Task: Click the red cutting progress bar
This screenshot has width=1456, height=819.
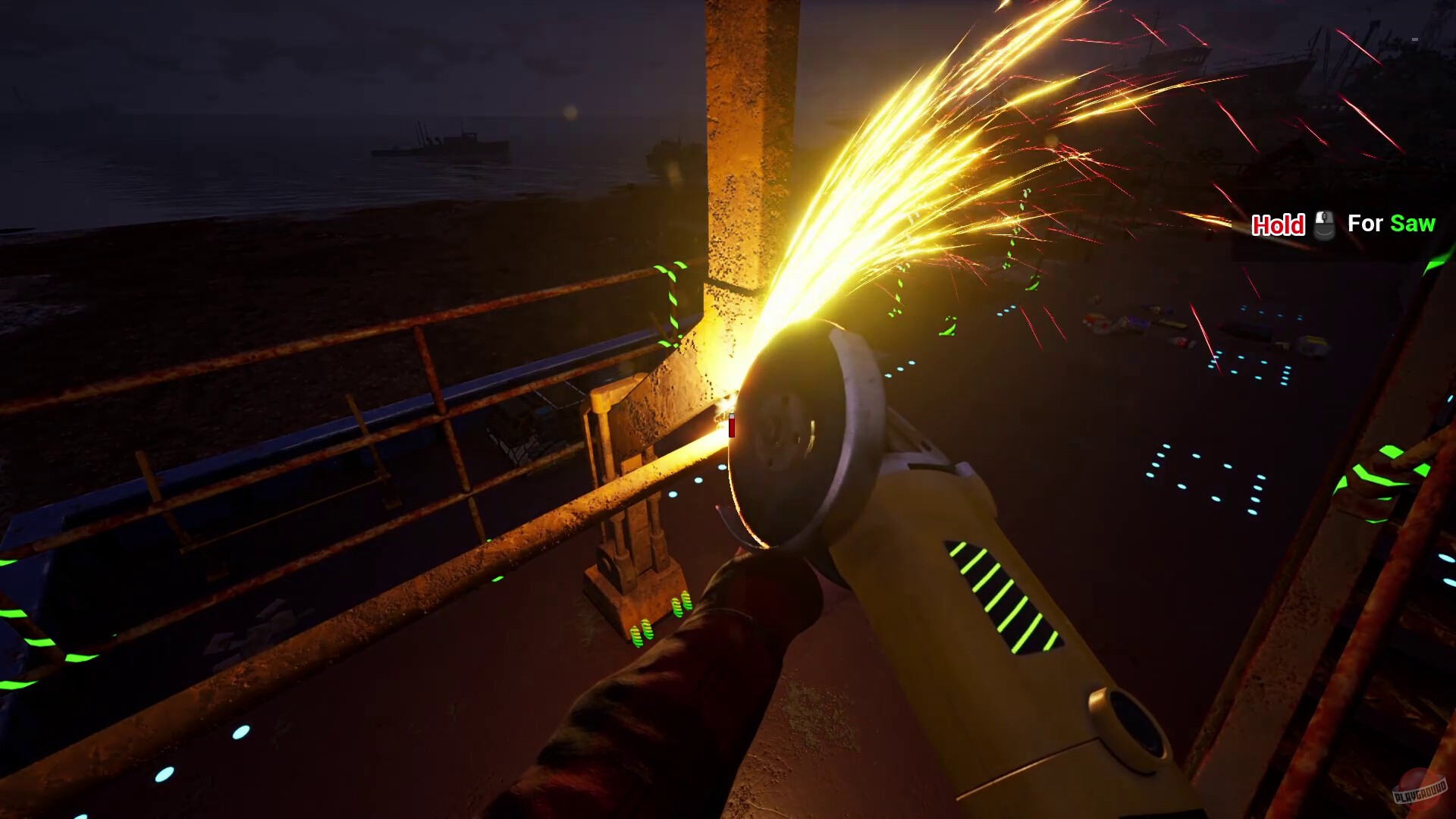Action: coord(732,425)
